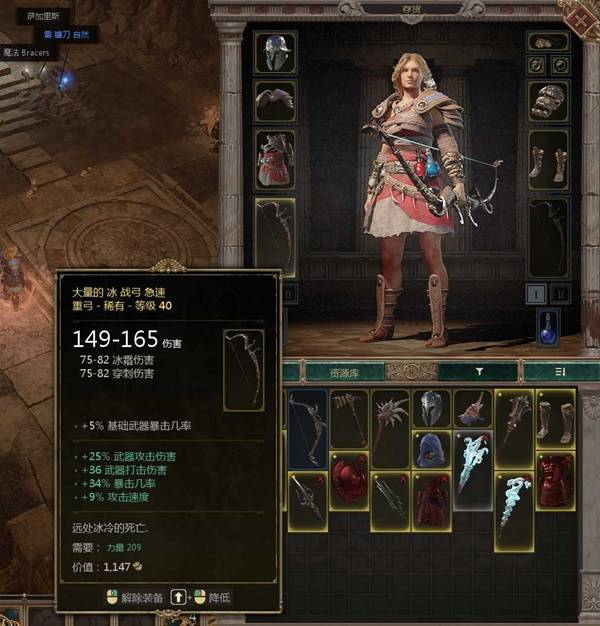
Task: Pick the steel helmet in the inventory
Action: 431,409
